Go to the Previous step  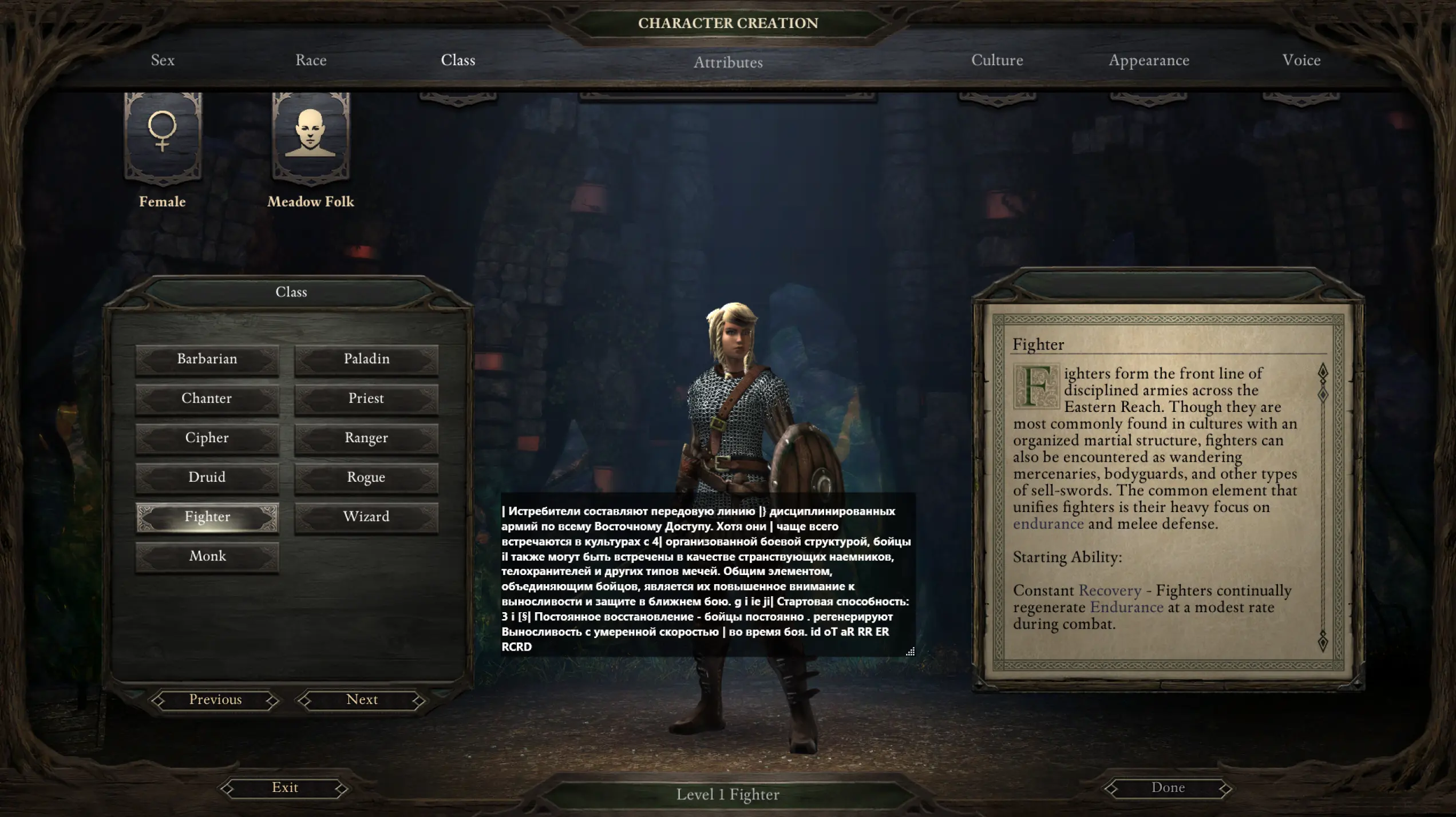click(x=215, y=700)
